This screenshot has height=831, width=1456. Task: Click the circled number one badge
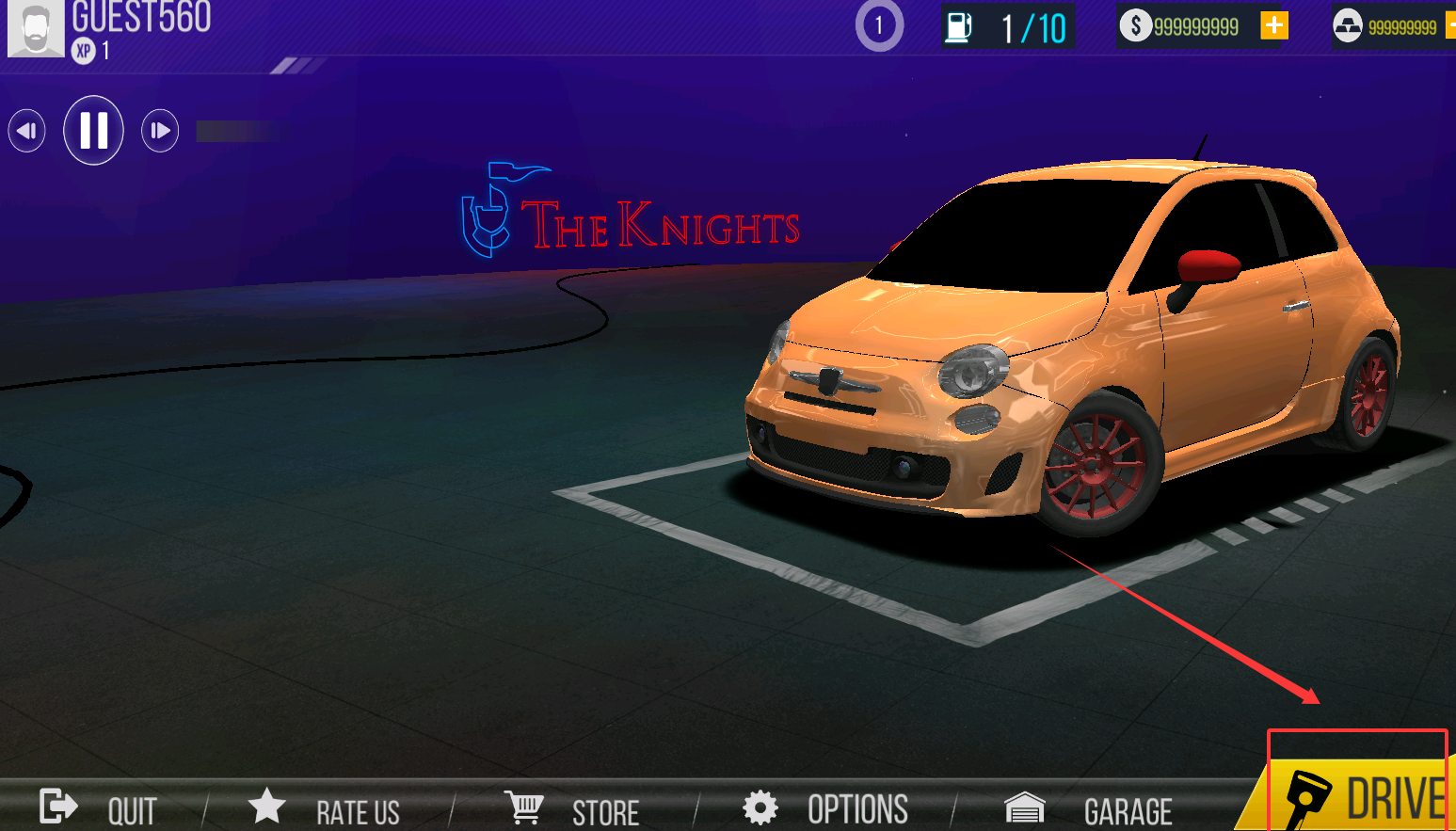(x=879, y=25)
